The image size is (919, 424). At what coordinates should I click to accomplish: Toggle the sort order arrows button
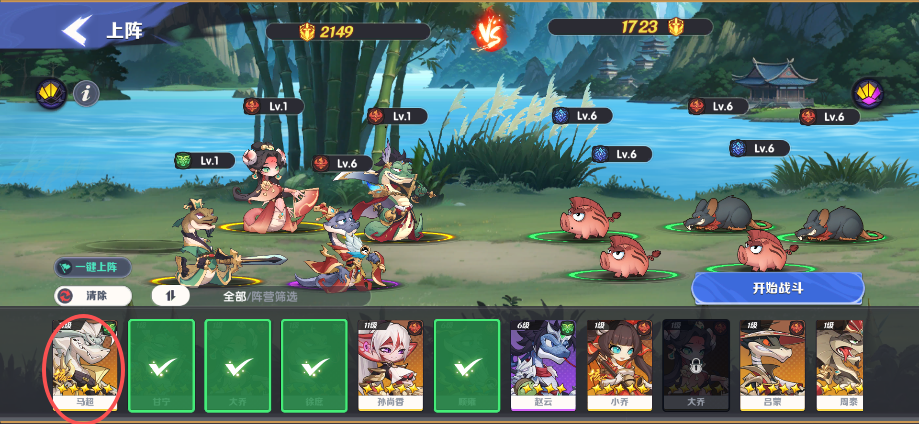pos(170,296)
